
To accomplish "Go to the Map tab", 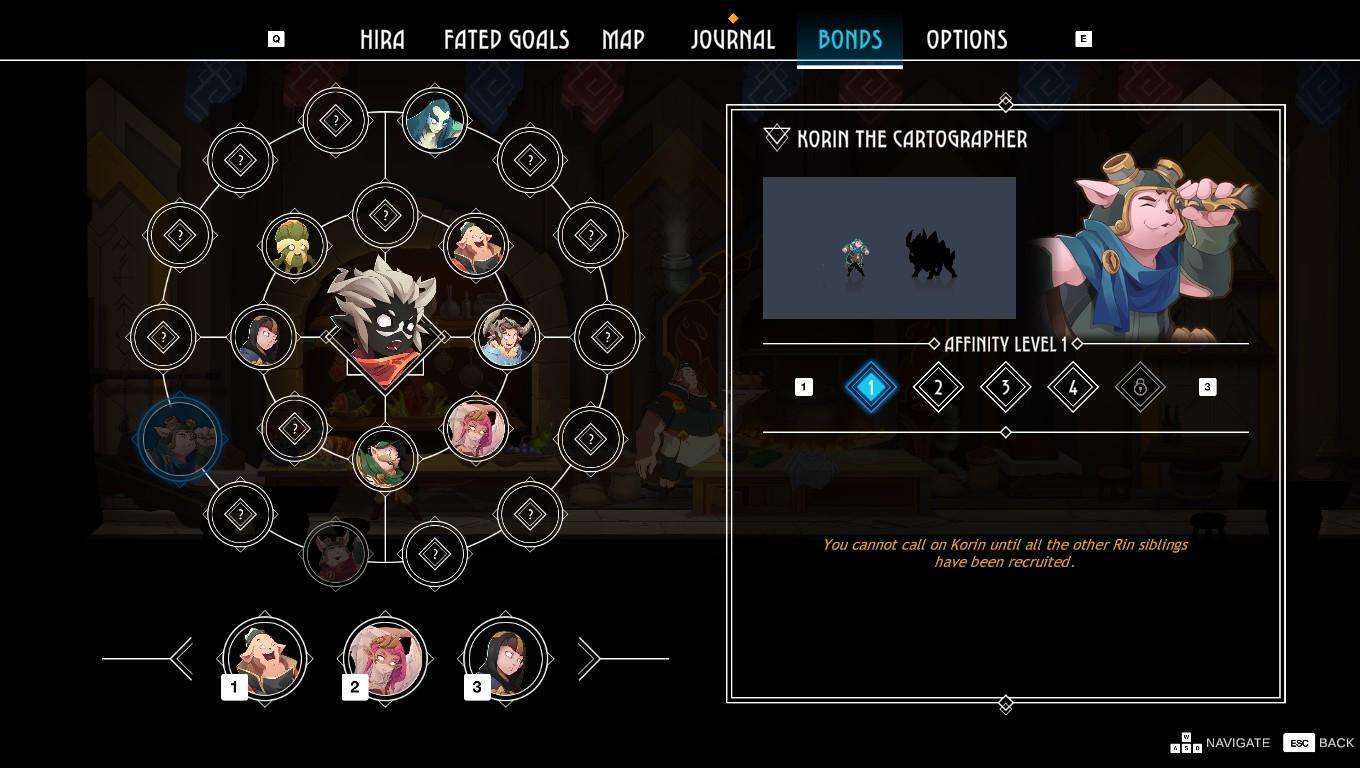I will point(623,40).
